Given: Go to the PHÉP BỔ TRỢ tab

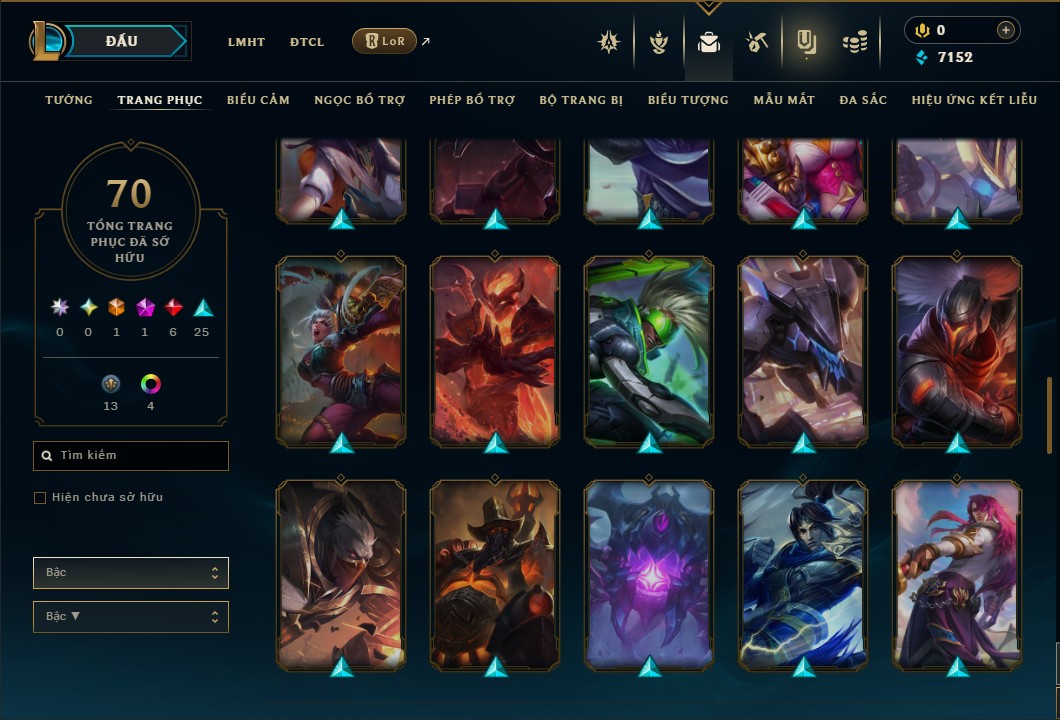Looking at the screenshot, I should 472,100.
